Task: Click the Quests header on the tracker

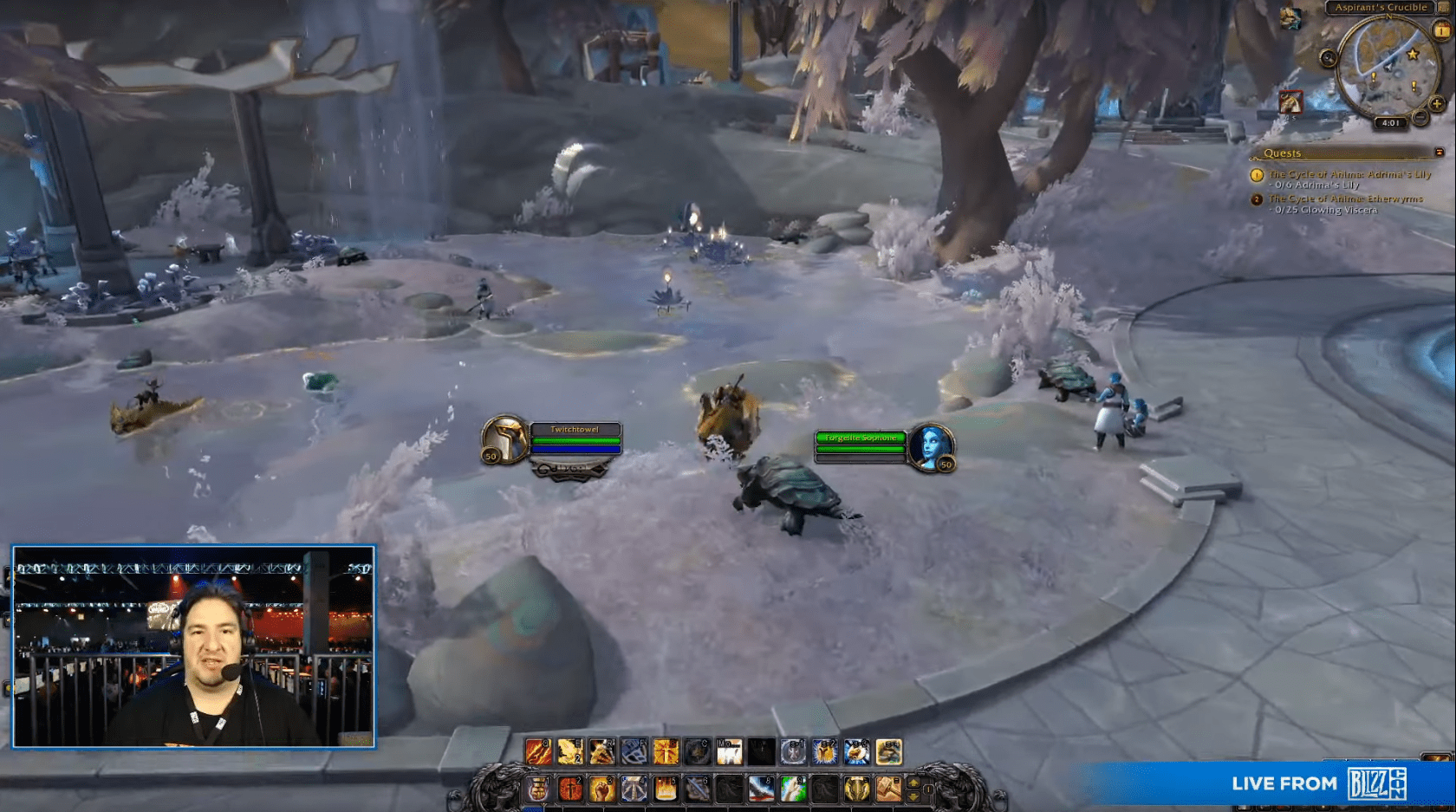Action: coord(1283,153)
